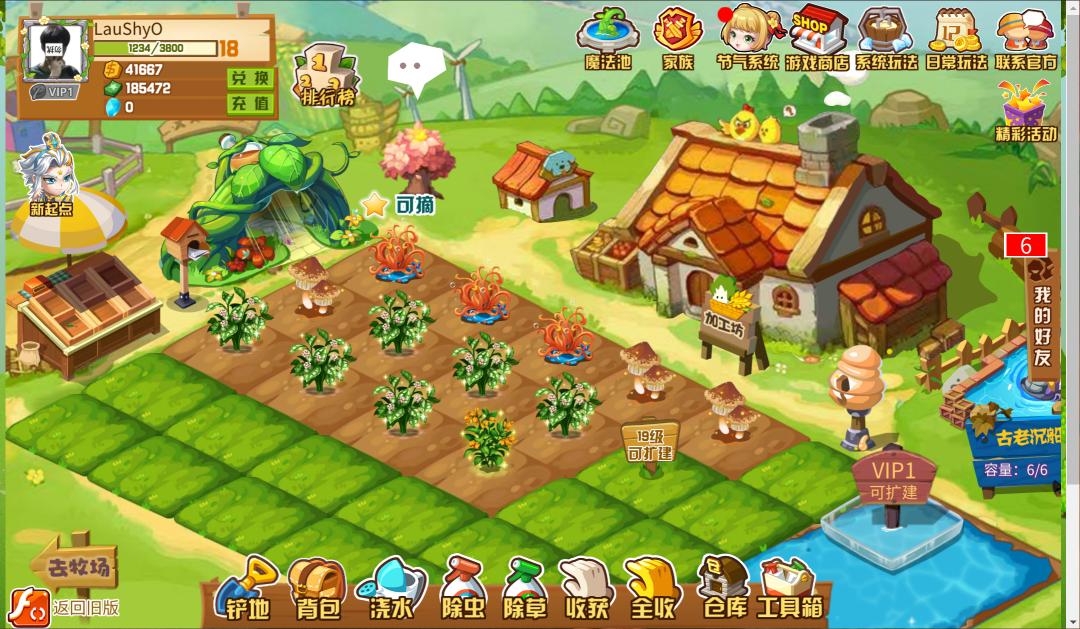Viewport: 1080px width, 629px height.
Task: Open the 节气系统 solar term system
Action: [x=747, y=37]
